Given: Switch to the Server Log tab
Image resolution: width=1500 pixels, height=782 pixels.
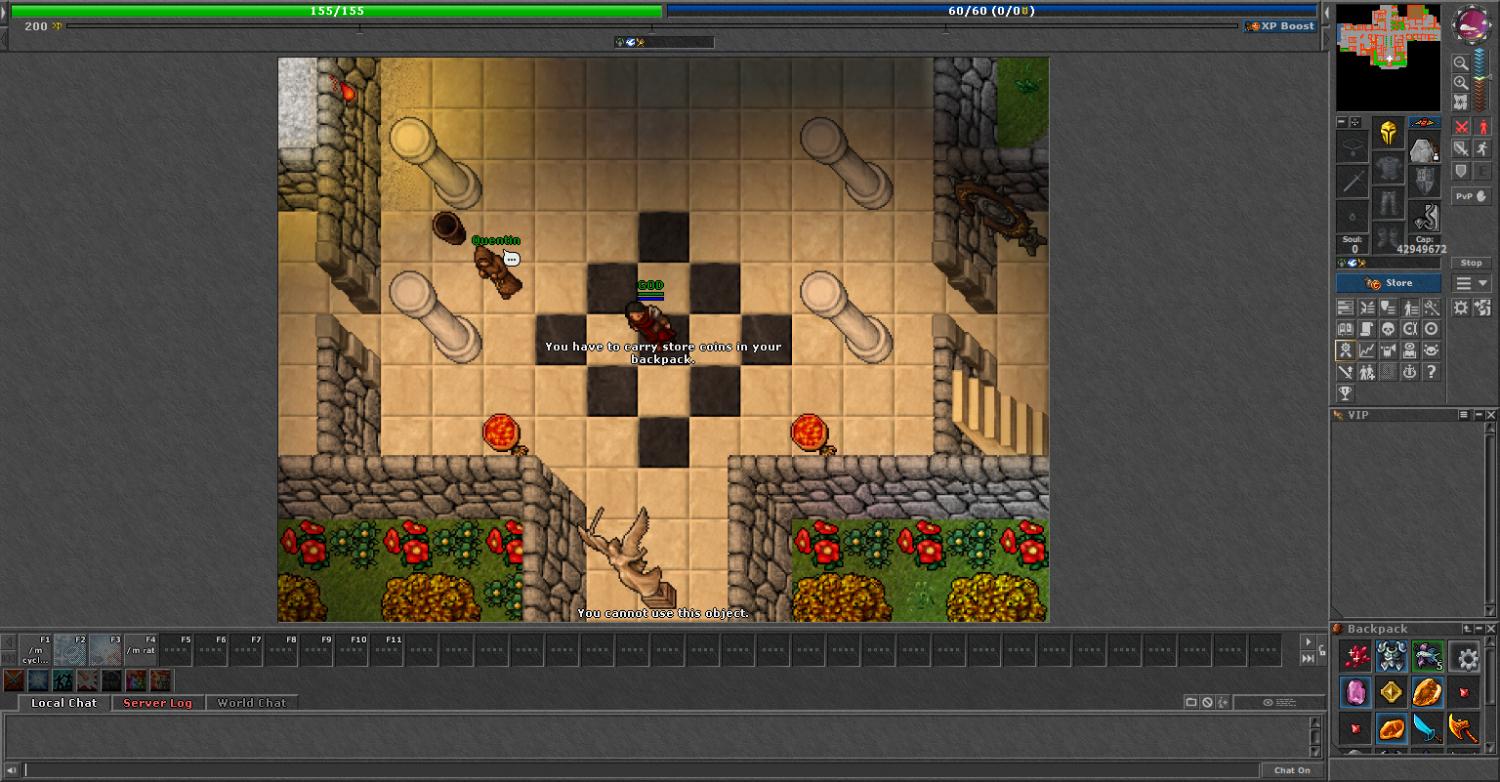Looking at the screenshot, I should pos(157,703).
